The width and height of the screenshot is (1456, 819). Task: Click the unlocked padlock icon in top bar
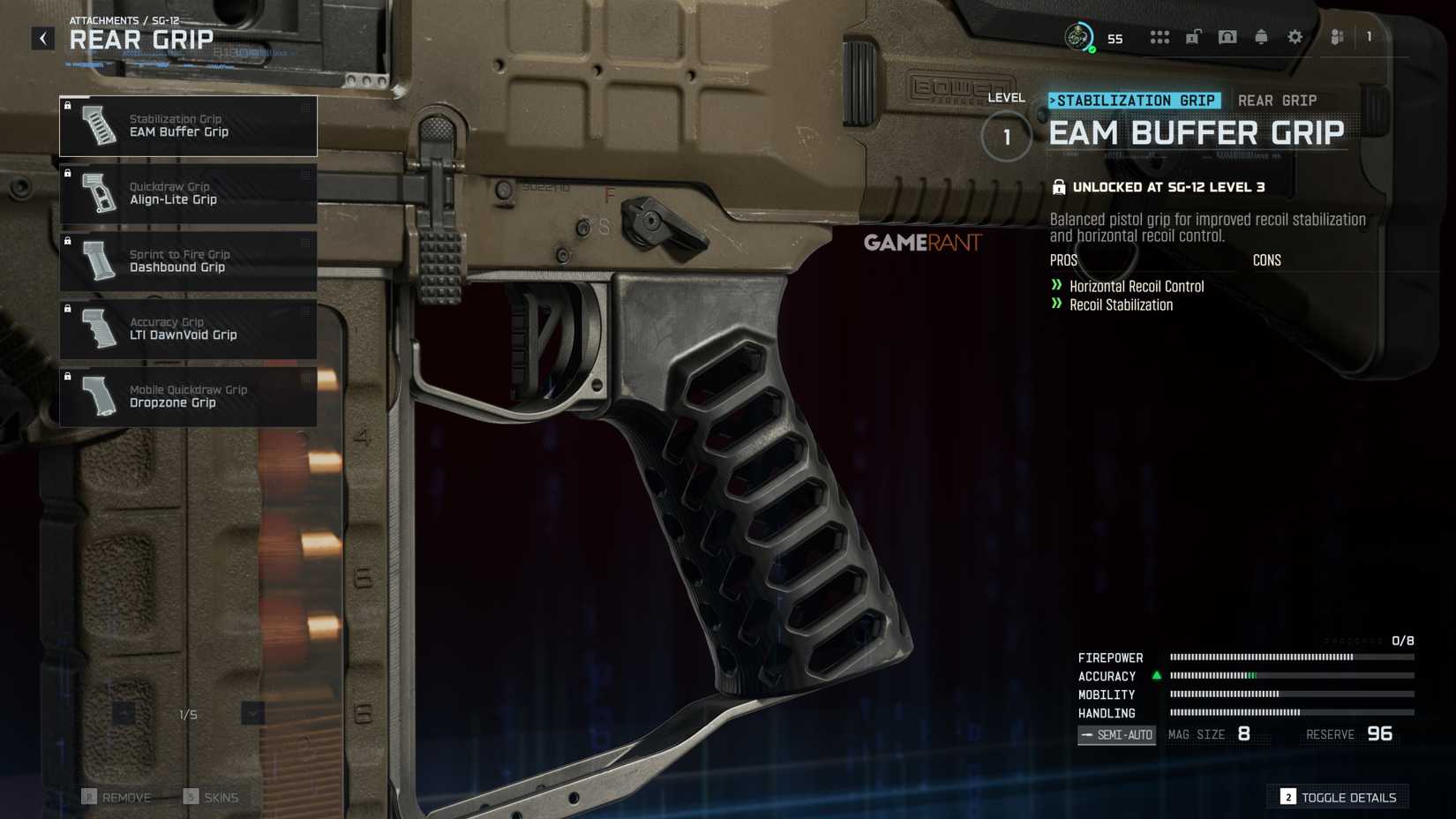[1193, 37]
